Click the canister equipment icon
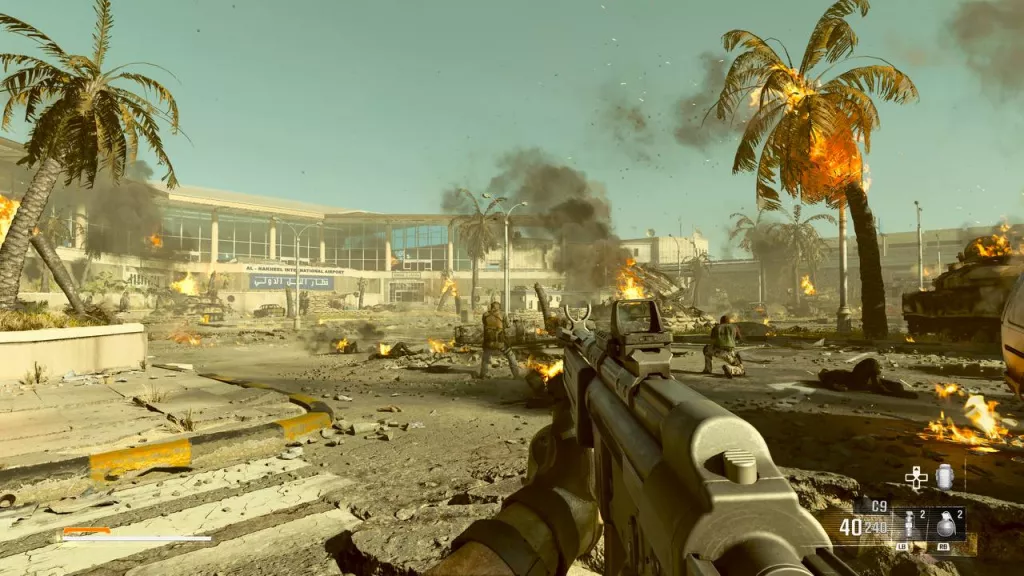Screen dimensions: 1024x576 tap(944, 477)
